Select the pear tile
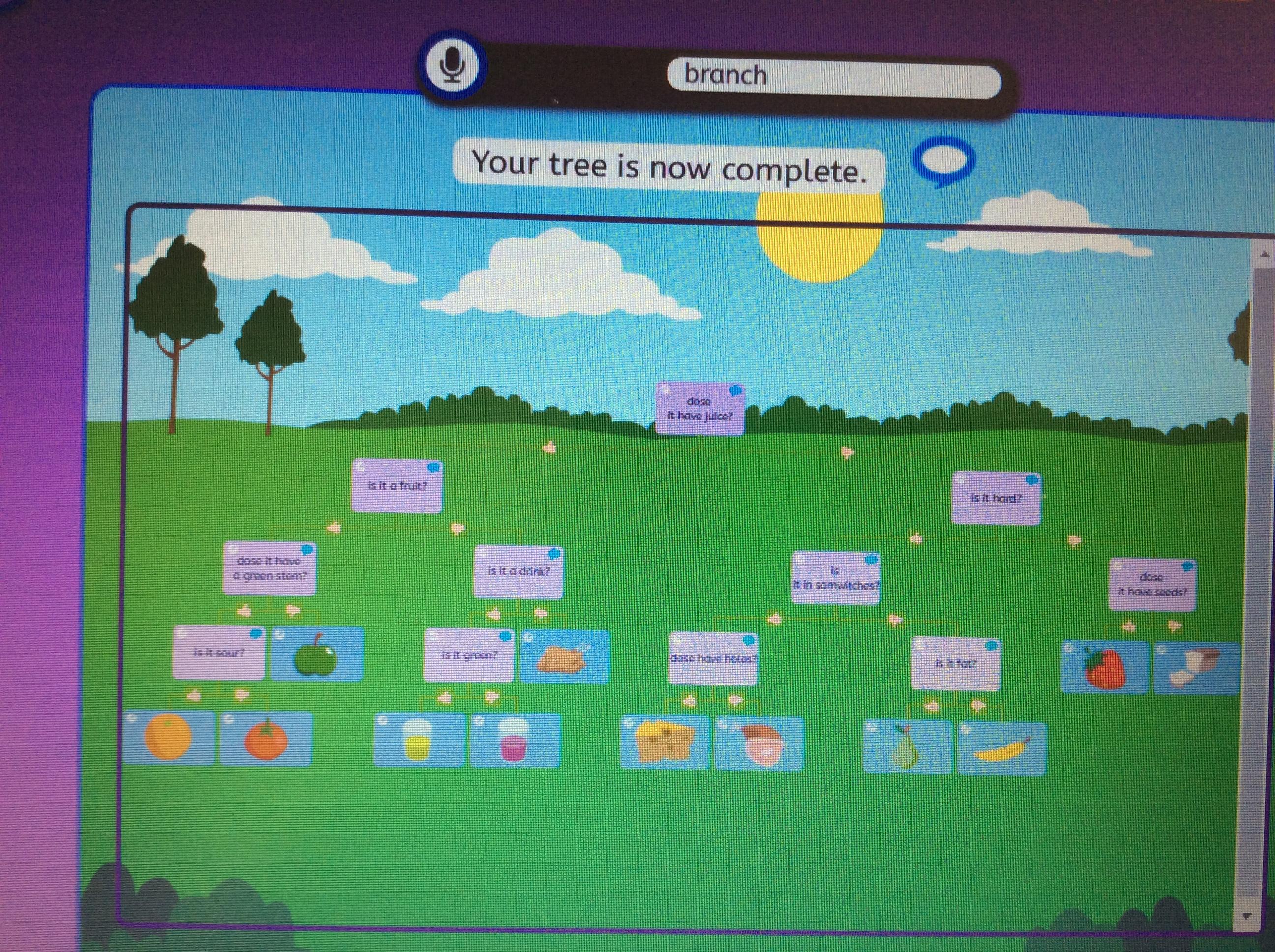The height and width of the screenshot is (952, 1275). point(906,747)
